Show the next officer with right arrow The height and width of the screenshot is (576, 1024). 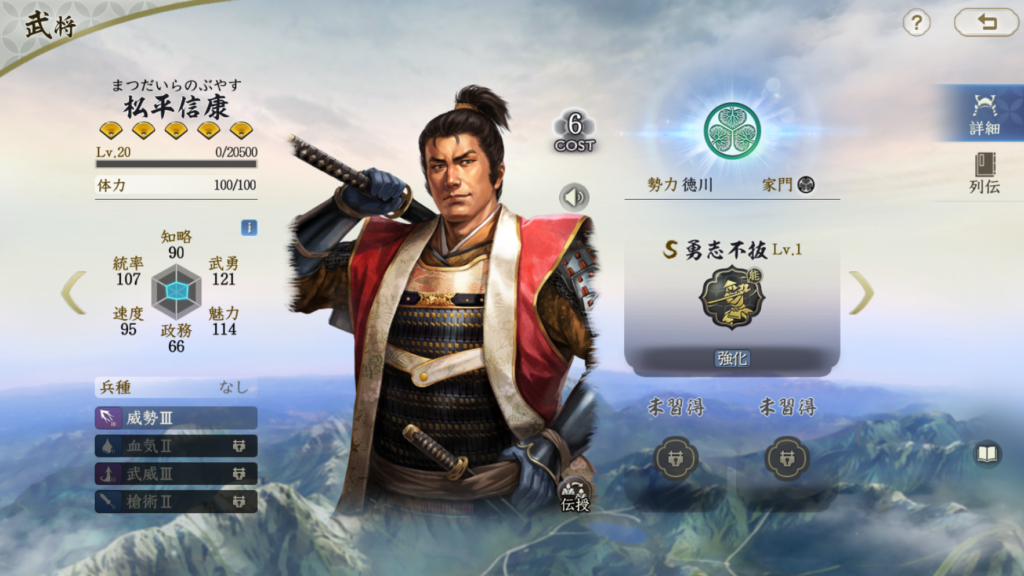tap(861, 292)
